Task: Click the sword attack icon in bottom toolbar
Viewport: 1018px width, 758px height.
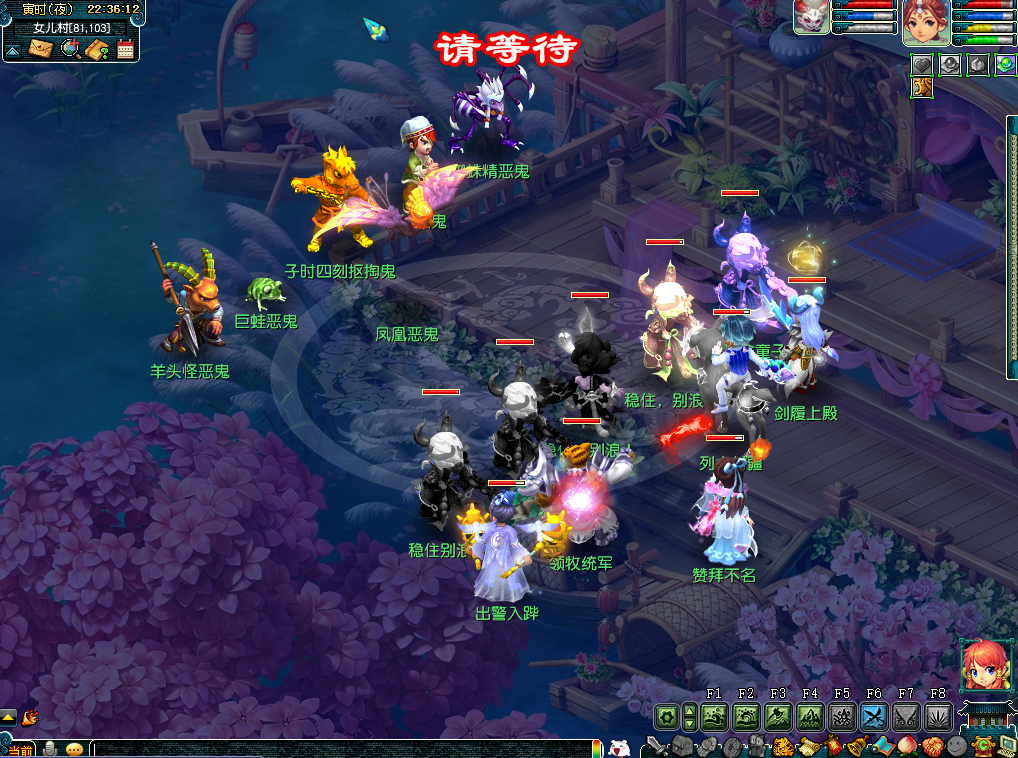Action: coord(656,746)
